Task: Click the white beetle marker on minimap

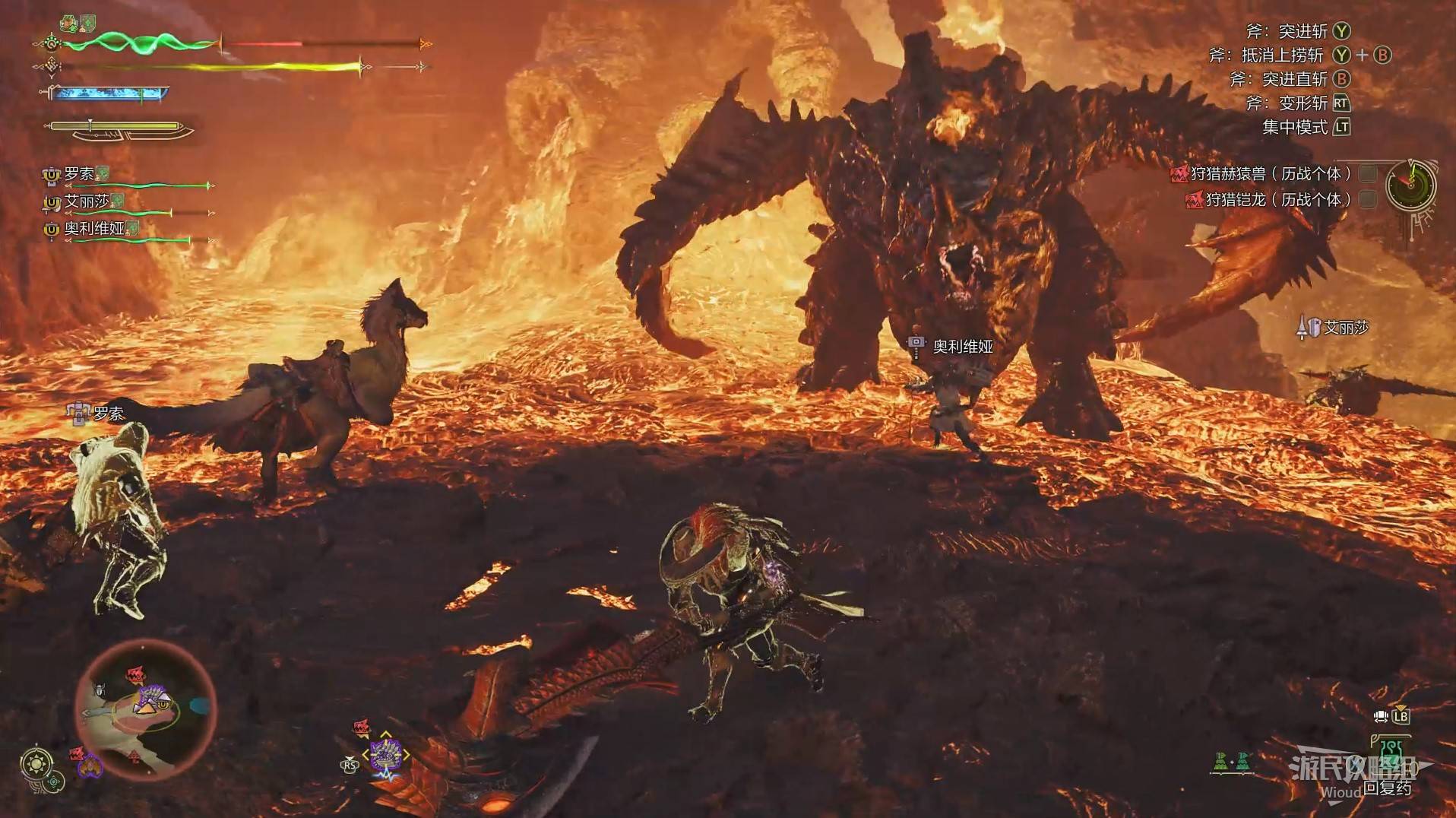Action: tap(100, 689)
